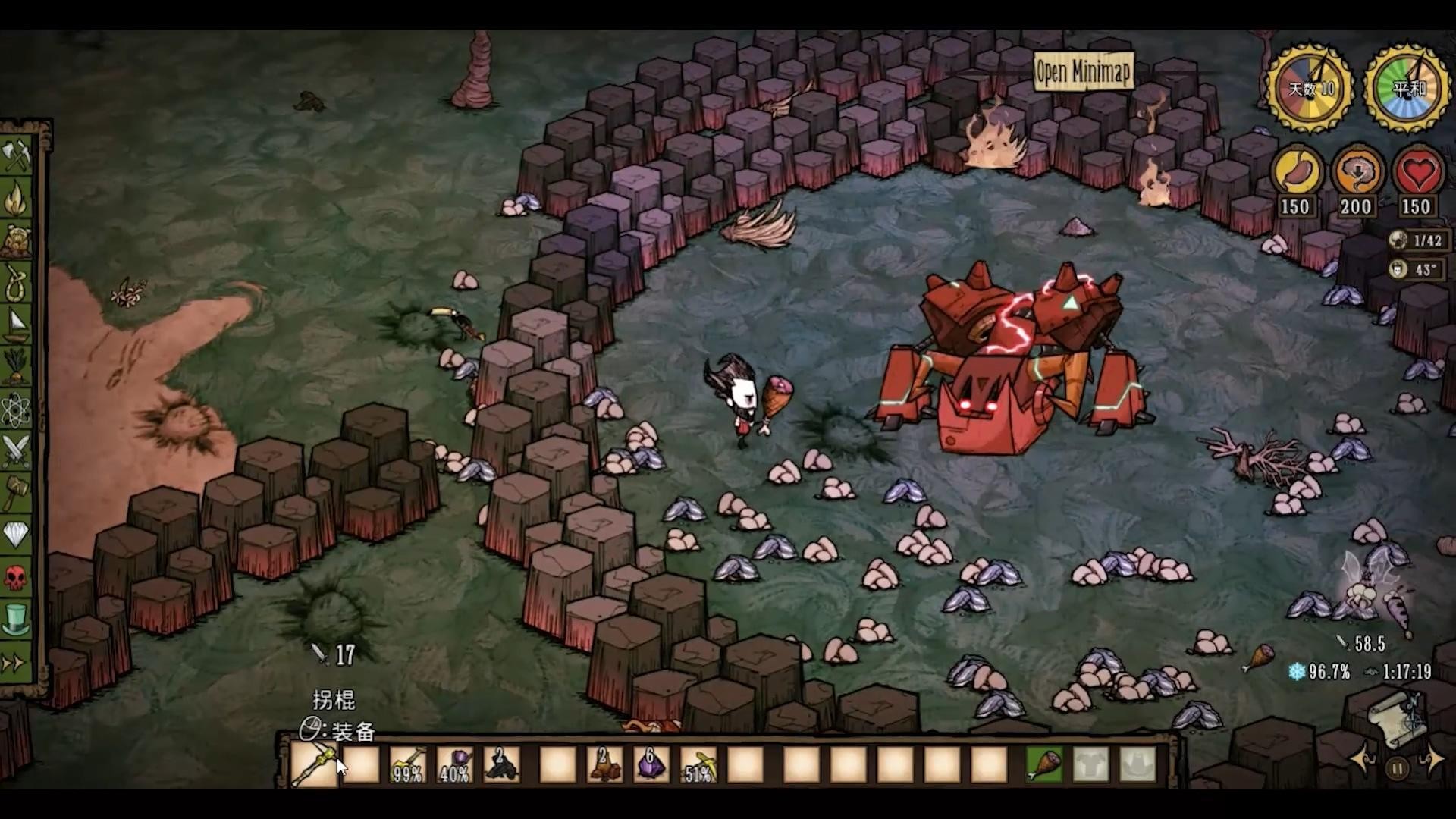Image resolution: width=1456 pixels, height=819 pixels.
Task: Switch to the Refine diamond tab
Action: click(17, 535)
